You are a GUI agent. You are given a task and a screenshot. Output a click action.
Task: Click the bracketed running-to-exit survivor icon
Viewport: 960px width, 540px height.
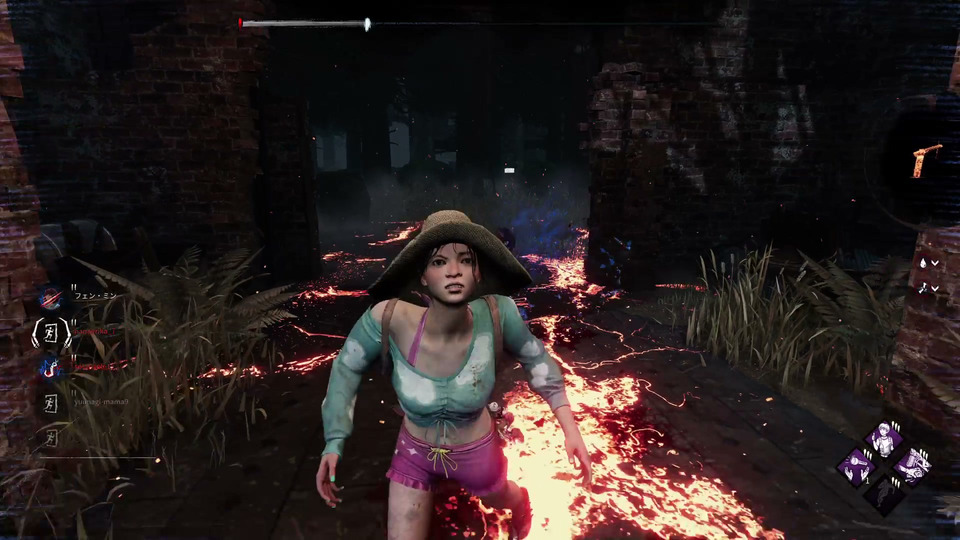pyautogui.click(x=49, y=333)
